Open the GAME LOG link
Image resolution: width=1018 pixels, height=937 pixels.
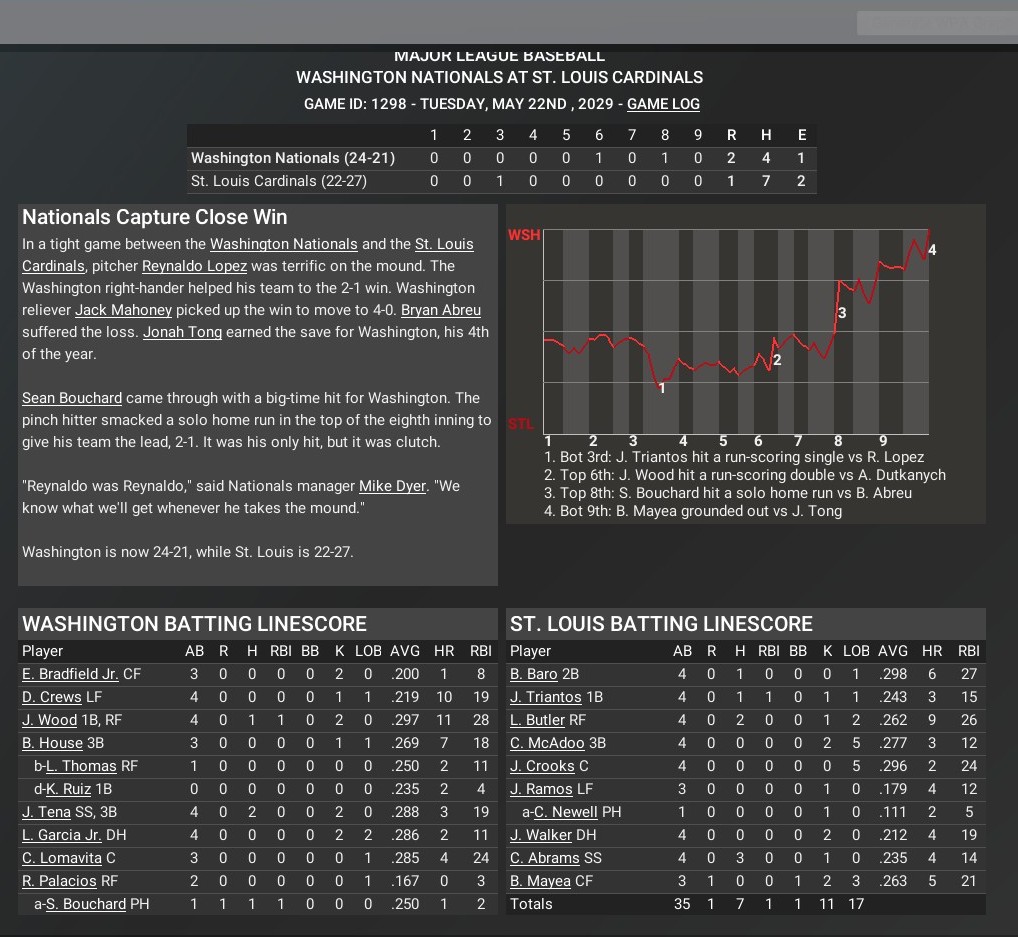click(x=663, y=104)
